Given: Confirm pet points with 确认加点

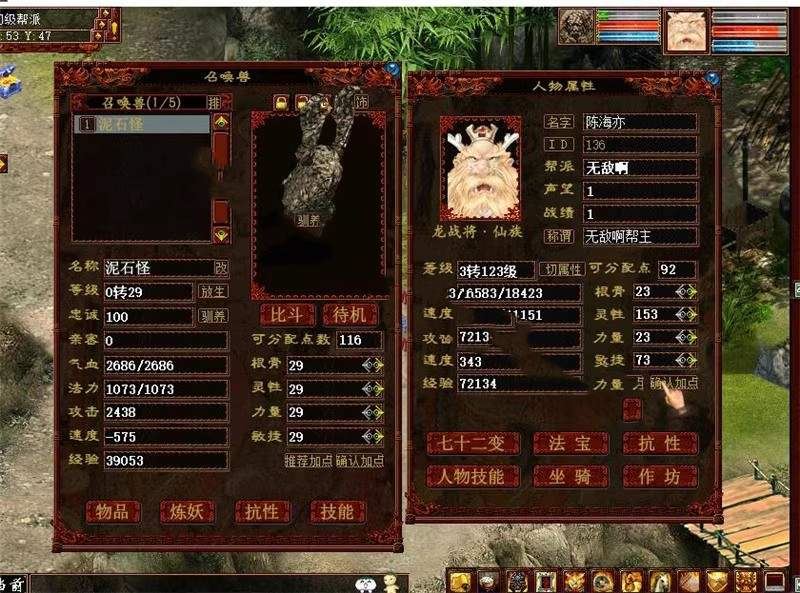Looking at the screenshot, I should (359, 461).
